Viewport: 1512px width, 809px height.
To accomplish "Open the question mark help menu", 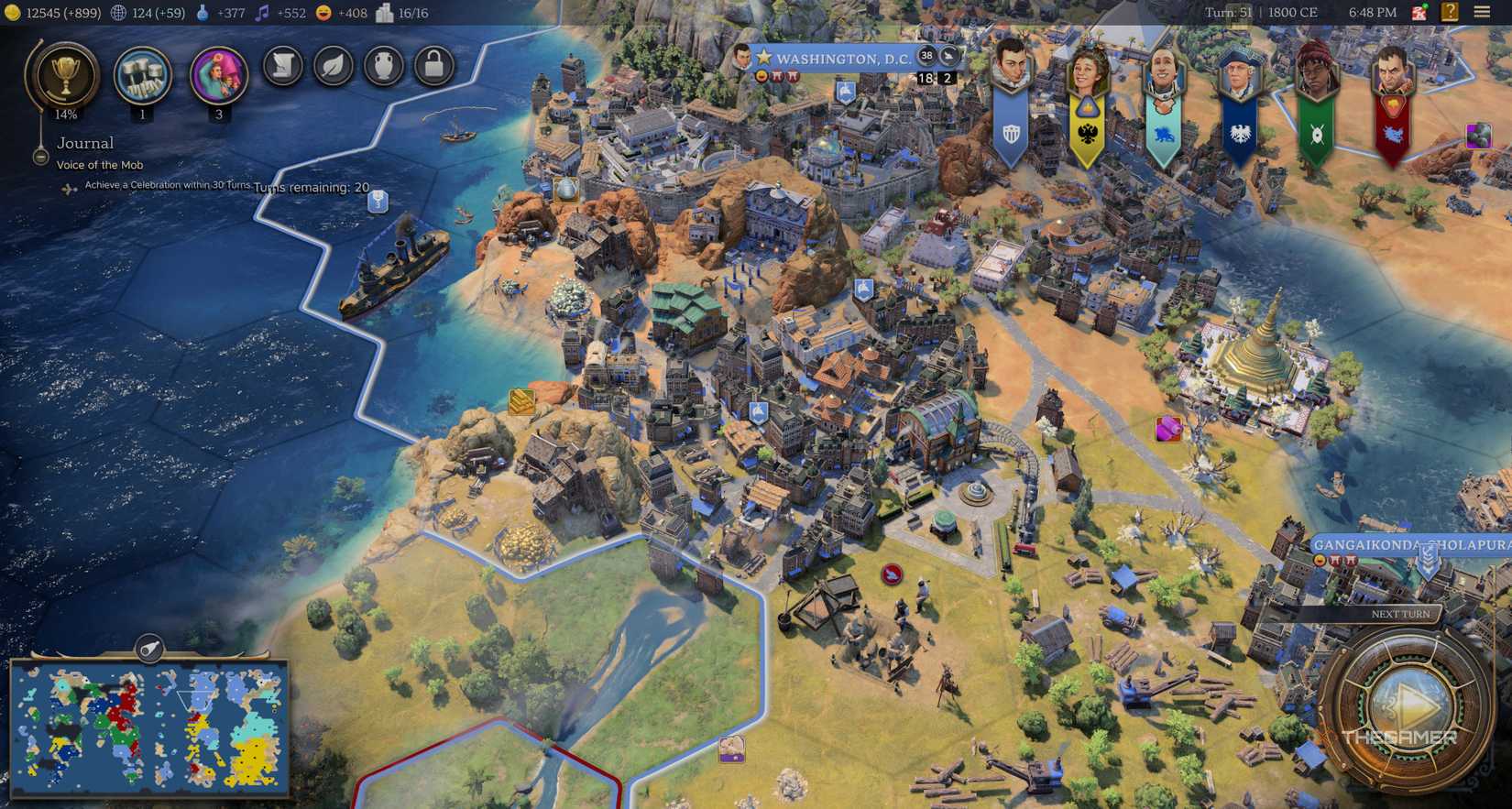I will click(x=1452, y=13).
